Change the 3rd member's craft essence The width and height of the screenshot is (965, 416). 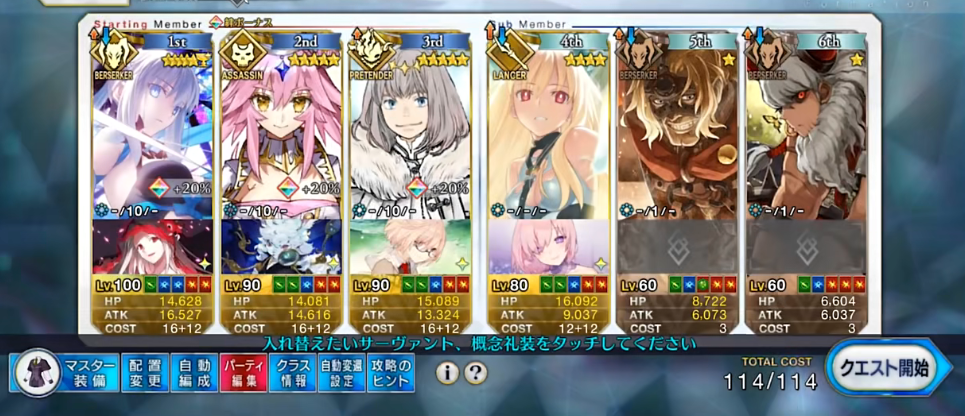(x=408, y=248)
